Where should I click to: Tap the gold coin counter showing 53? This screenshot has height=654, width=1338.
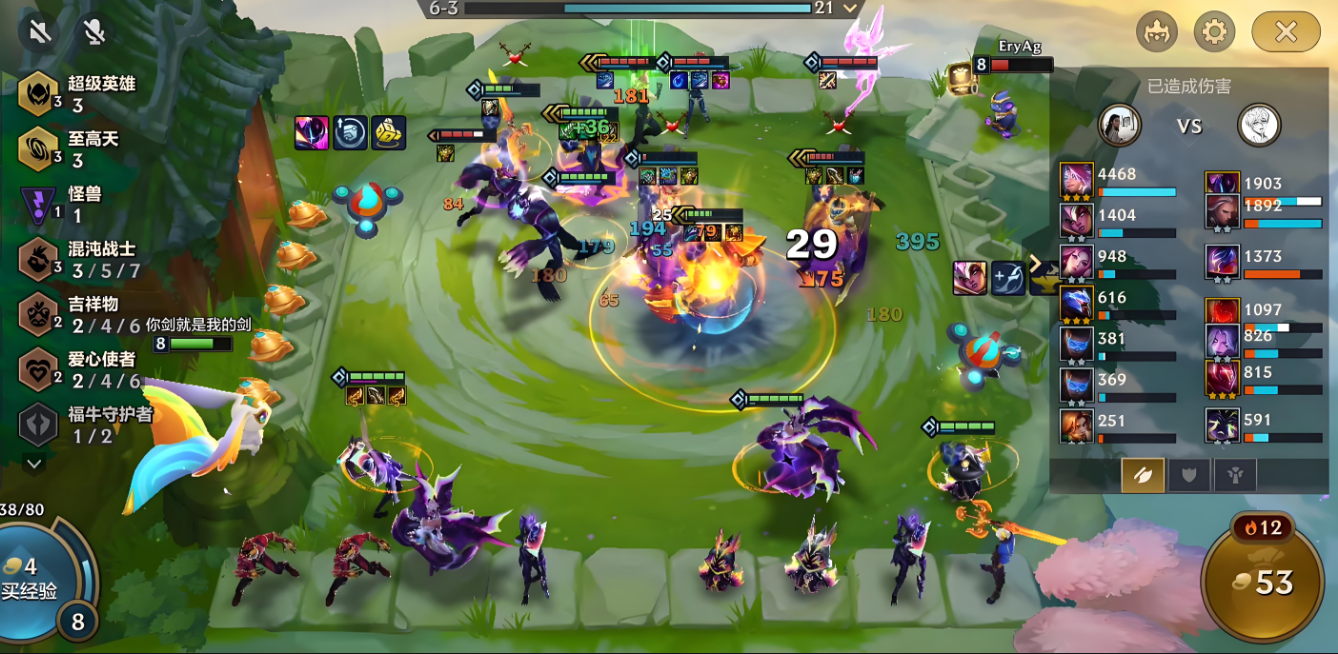click(x=1263, y=583)
